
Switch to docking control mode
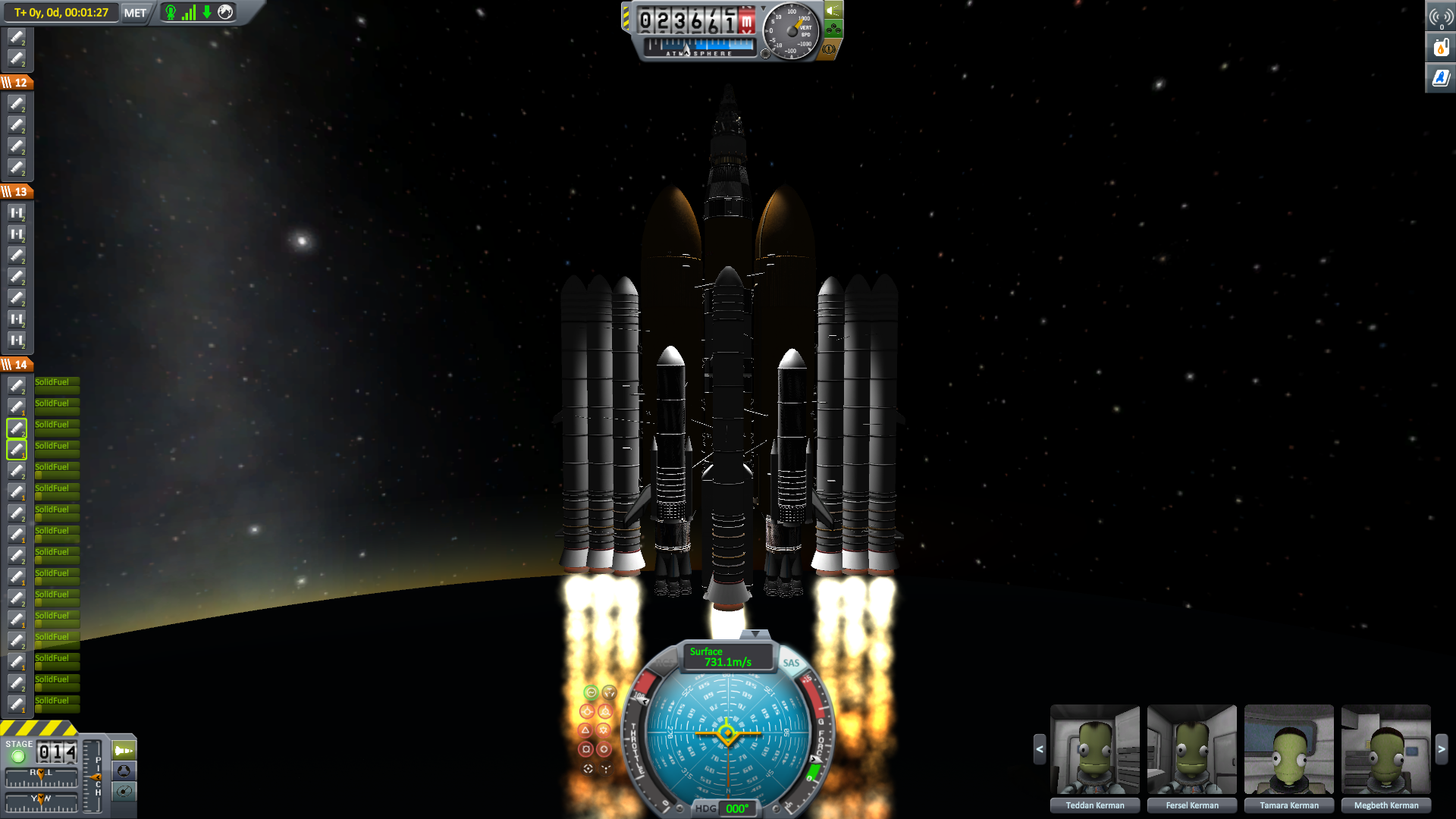[x=124, y=771]
